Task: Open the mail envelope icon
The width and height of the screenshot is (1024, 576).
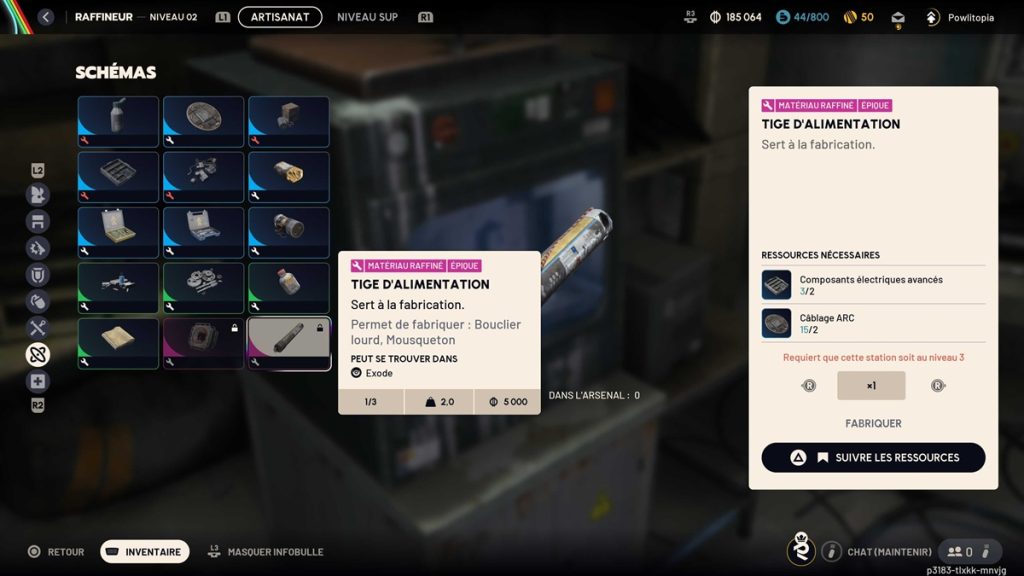Action: (x=898, y=17)
